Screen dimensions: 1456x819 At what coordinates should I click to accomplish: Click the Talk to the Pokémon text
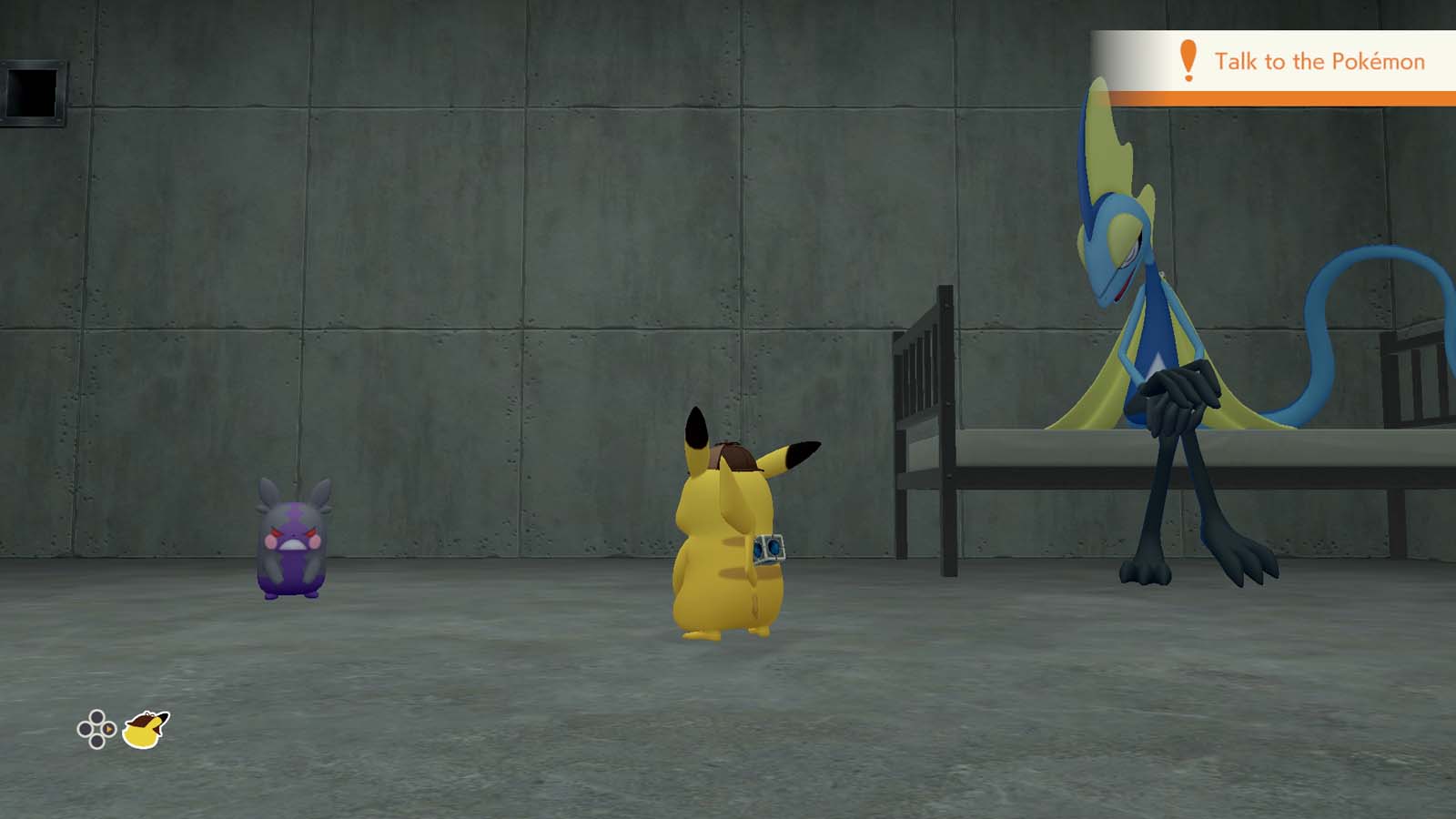point(1321,62)
